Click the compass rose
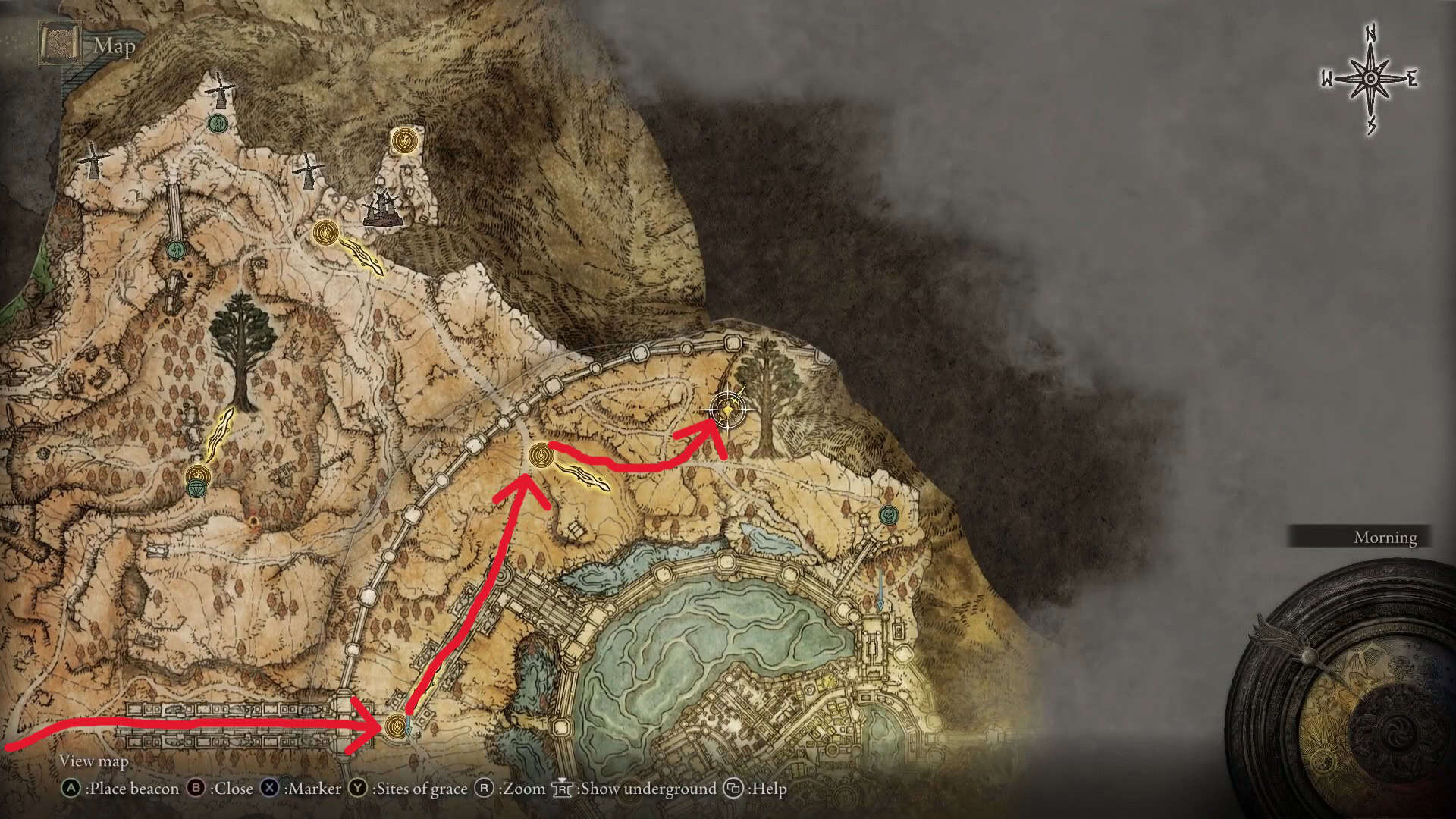Image resolution: width=1456 pixels, height=819 pixels. 1370,80
